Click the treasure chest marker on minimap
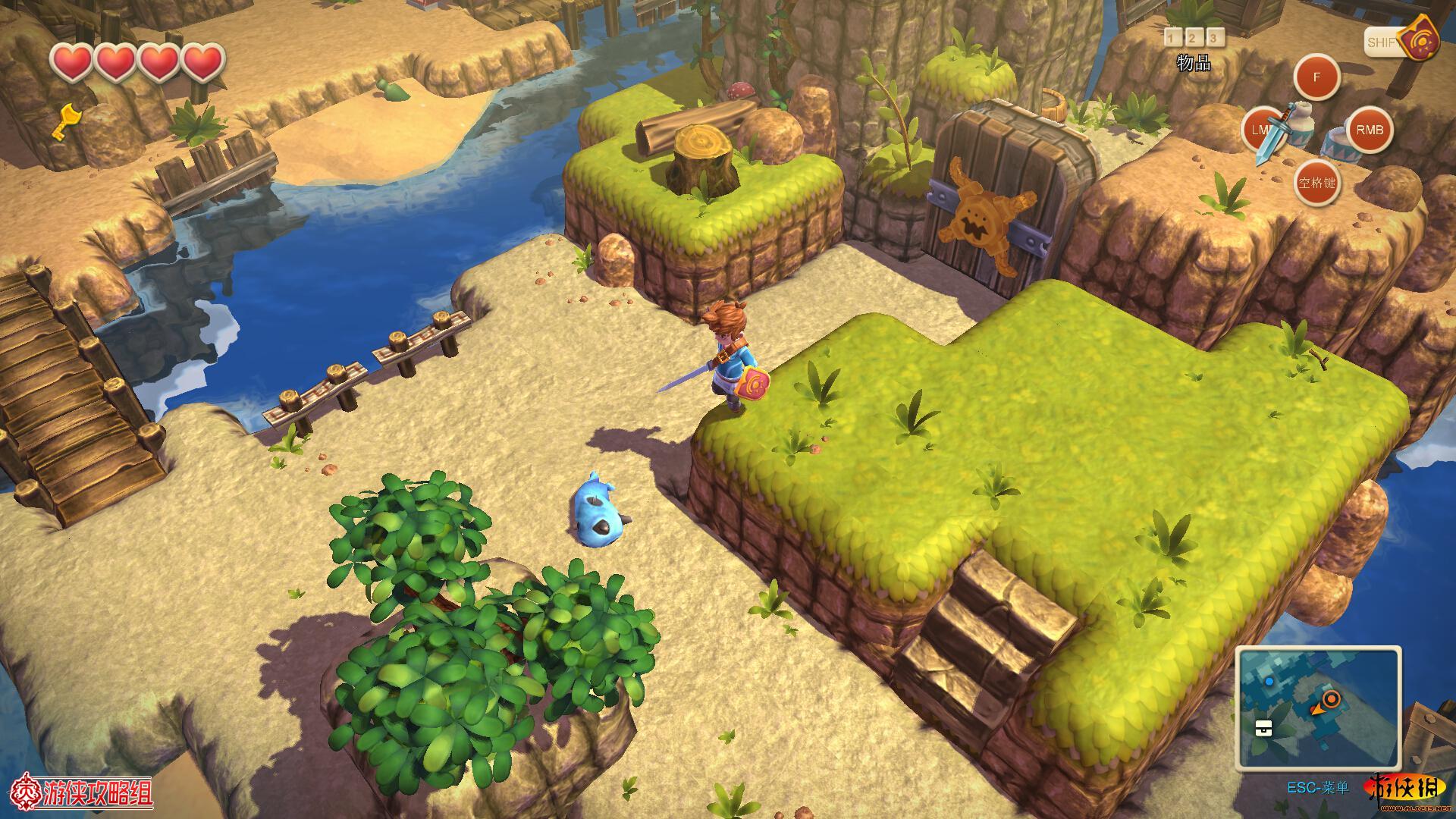This screenshot has width=1456, height=819. [x=1263, y=727]
